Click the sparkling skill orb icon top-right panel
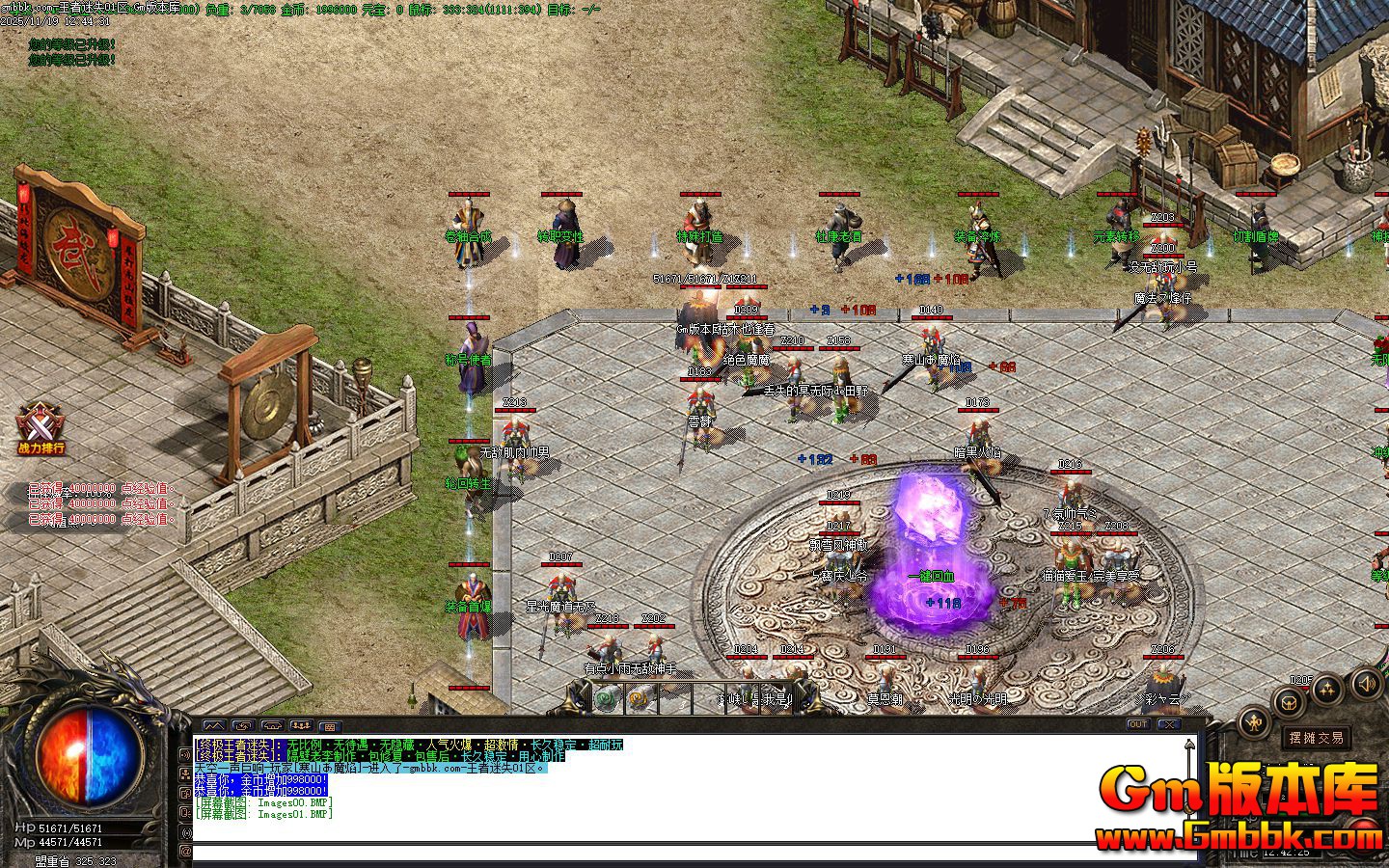Screen dimensions: 1389x868 [1327, 691]
